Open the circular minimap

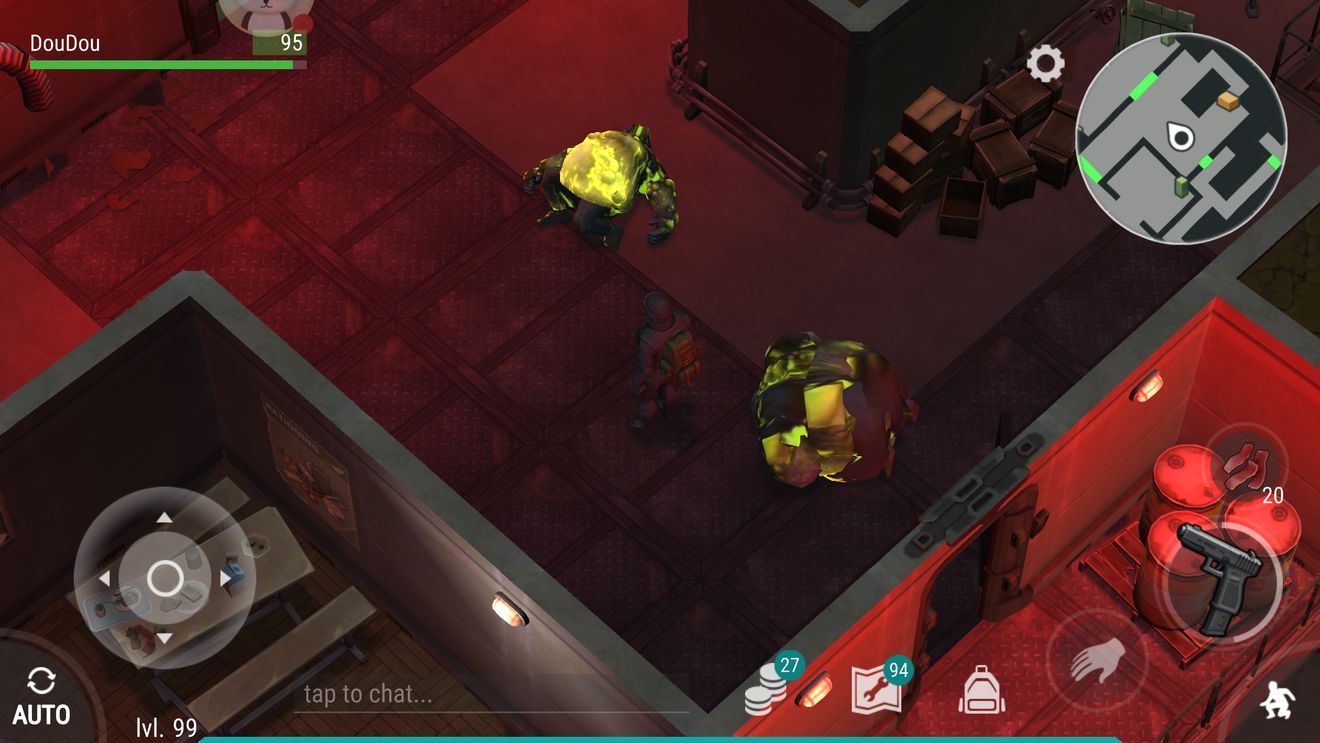click(1180, 138)
